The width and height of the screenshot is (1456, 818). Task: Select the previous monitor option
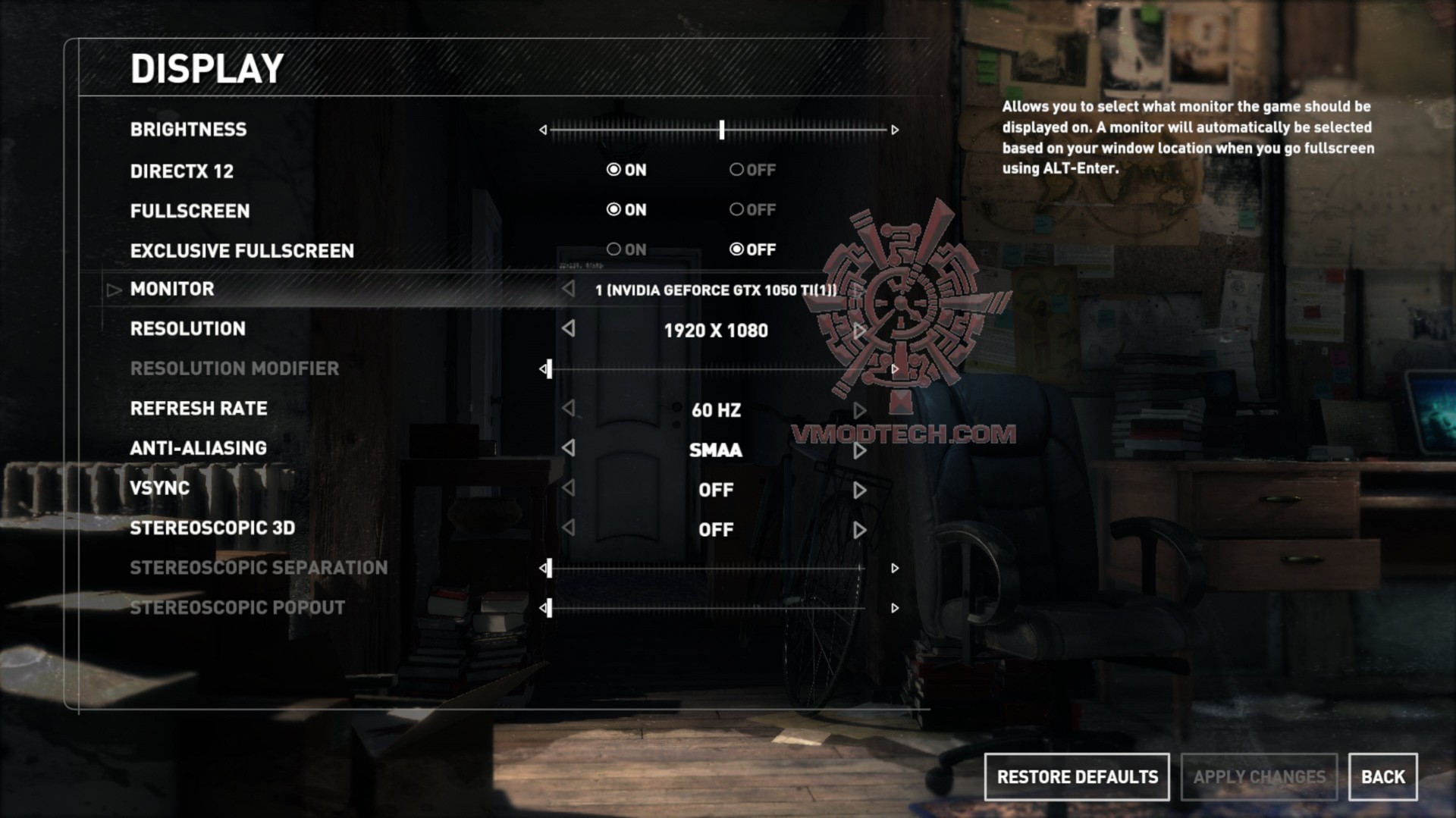569,289
